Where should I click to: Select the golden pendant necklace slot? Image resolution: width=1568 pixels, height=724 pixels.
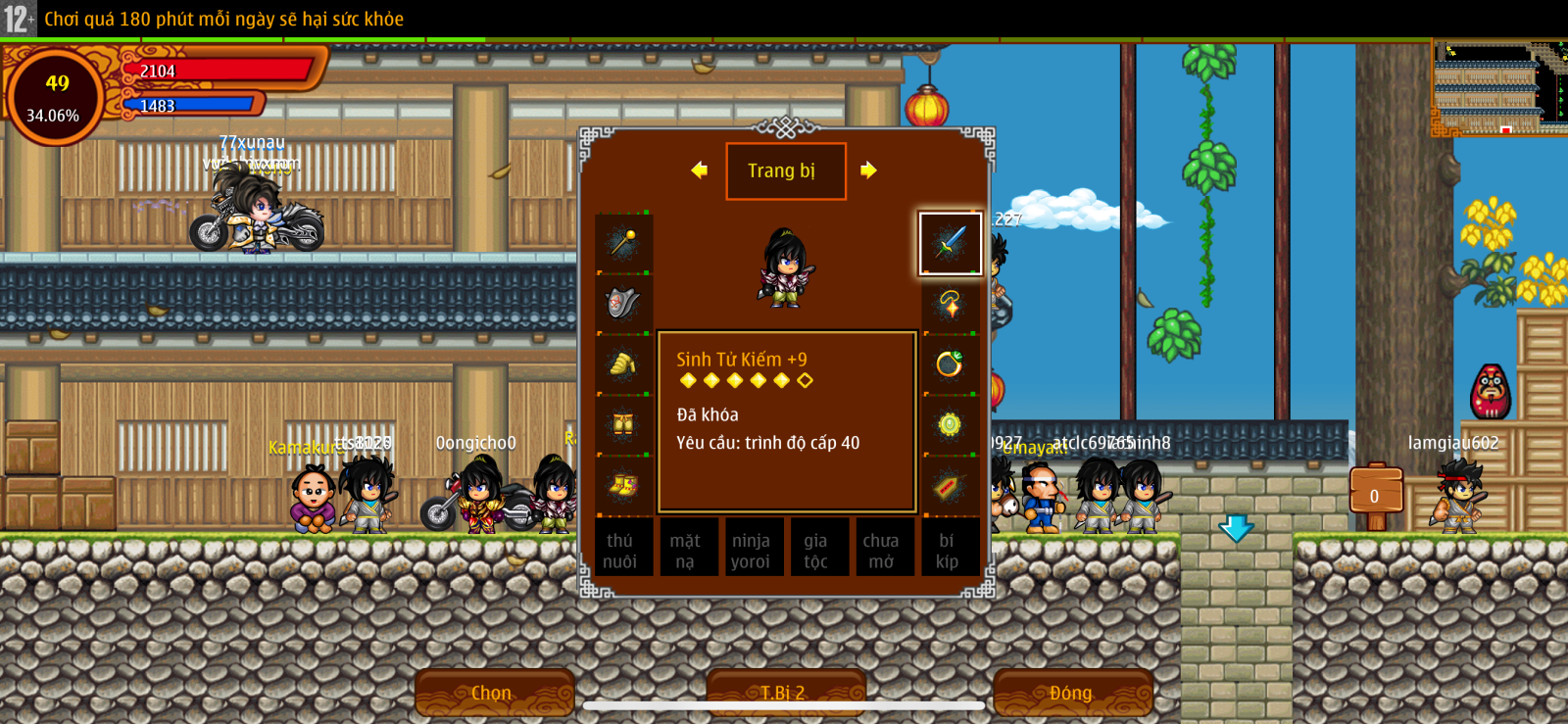point(949,304)
